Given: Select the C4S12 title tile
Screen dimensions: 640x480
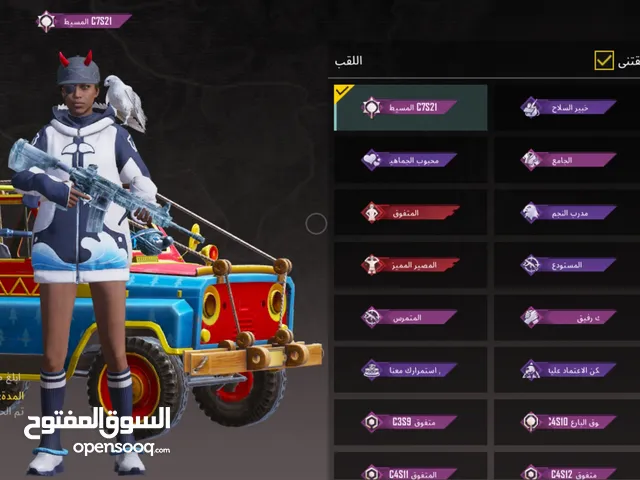Looking at the screenshot, I should click(568, 470).
